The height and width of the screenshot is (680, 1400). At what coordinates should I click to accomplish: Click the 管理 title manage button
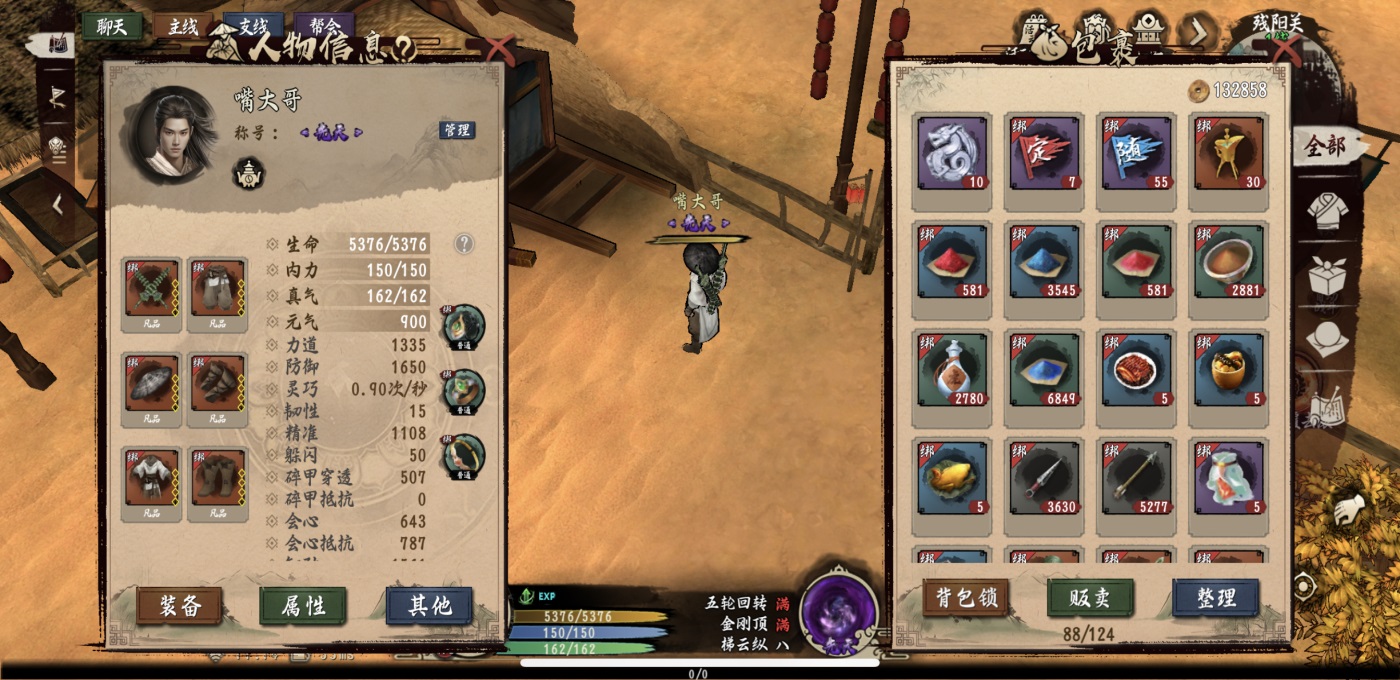point(456,130)
